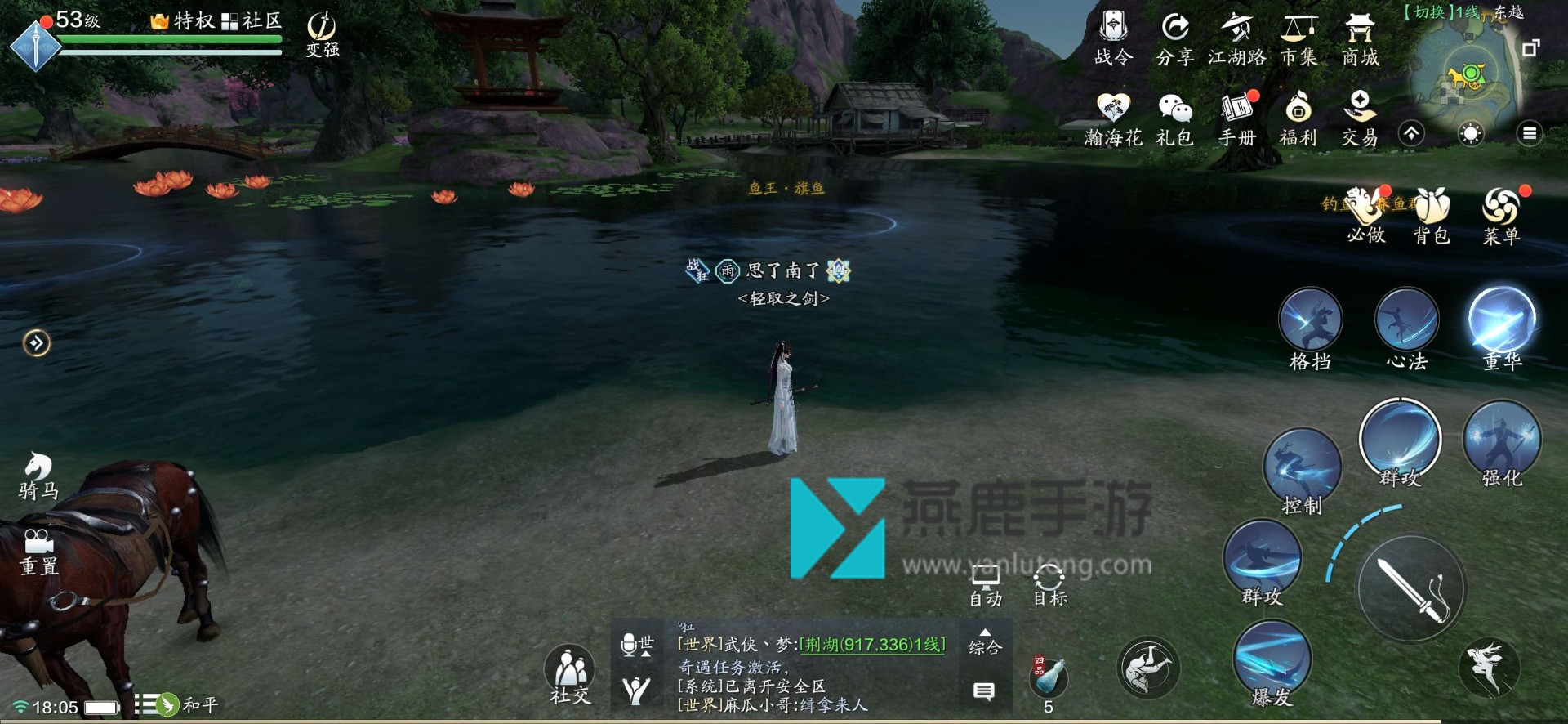Open the 交易 trade menu
The image size is (1568, 724).
(1360, 118)
